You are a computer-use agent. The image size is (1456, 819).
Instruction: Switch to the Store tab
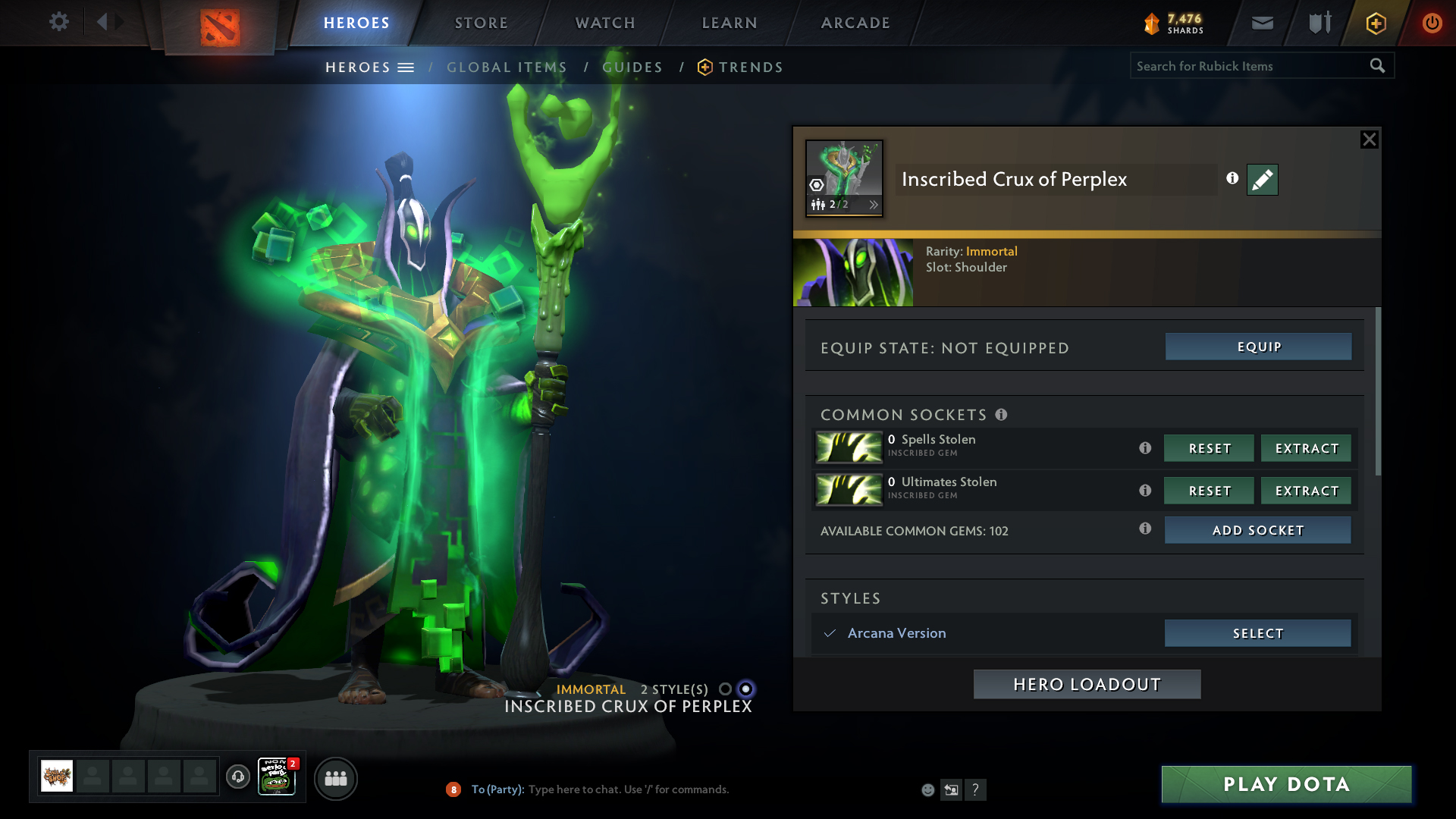pos(482,23)
